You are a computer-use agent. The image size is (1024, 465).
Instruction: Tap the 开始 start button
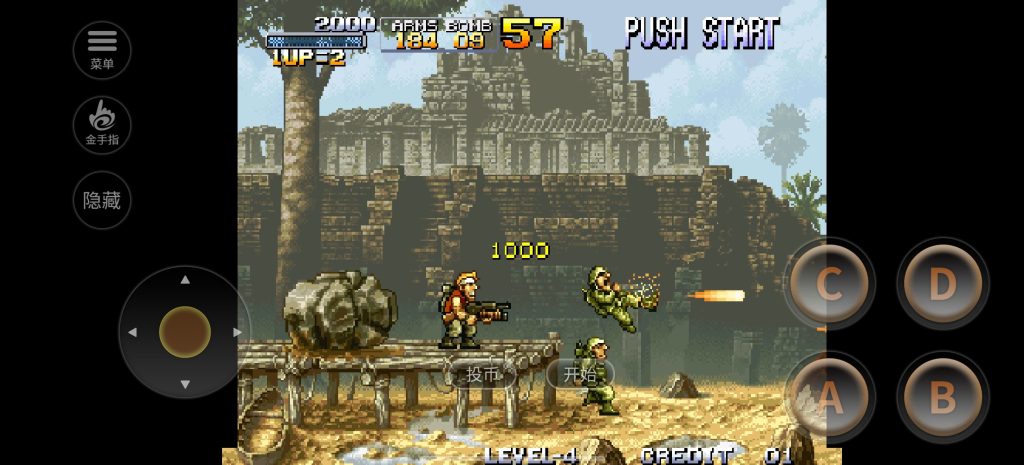point(579,375)
